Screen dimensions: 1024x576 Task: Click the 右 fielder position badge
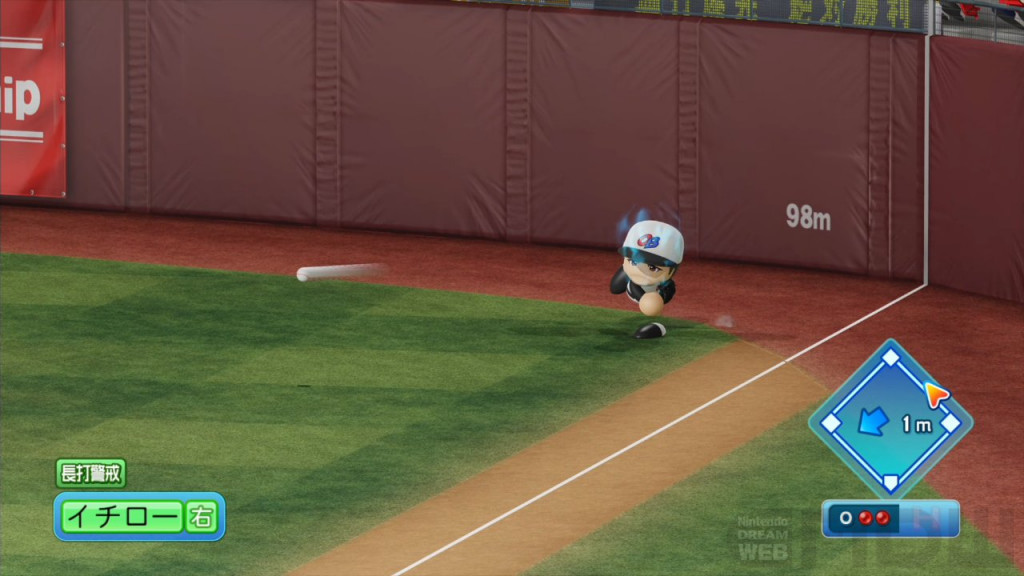click(x=202, y=516)
